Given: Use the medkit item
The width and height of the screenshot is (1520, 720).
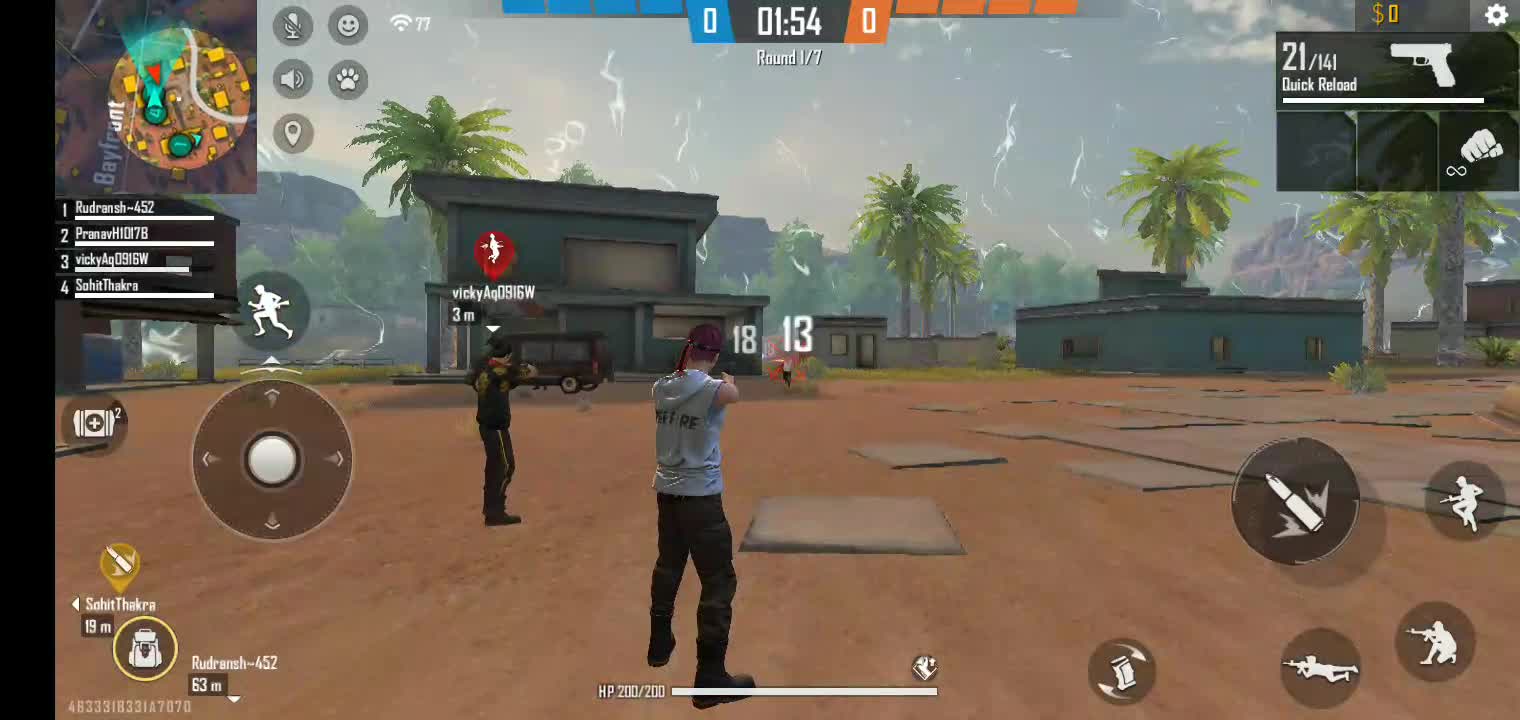Looking at the screenshot, I should (x=94, y=422).
